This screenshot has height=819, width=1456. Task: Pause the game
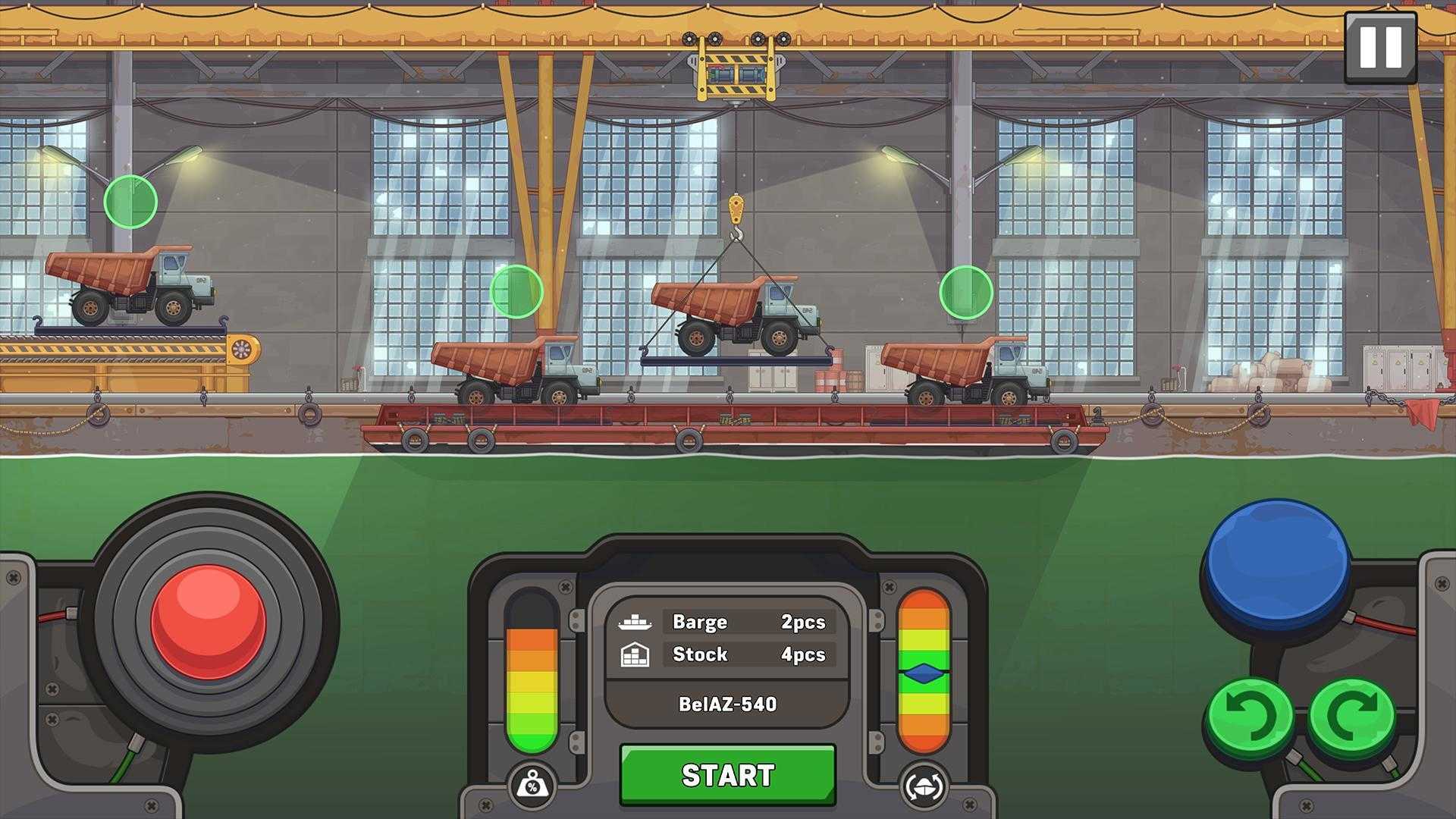1380,46
